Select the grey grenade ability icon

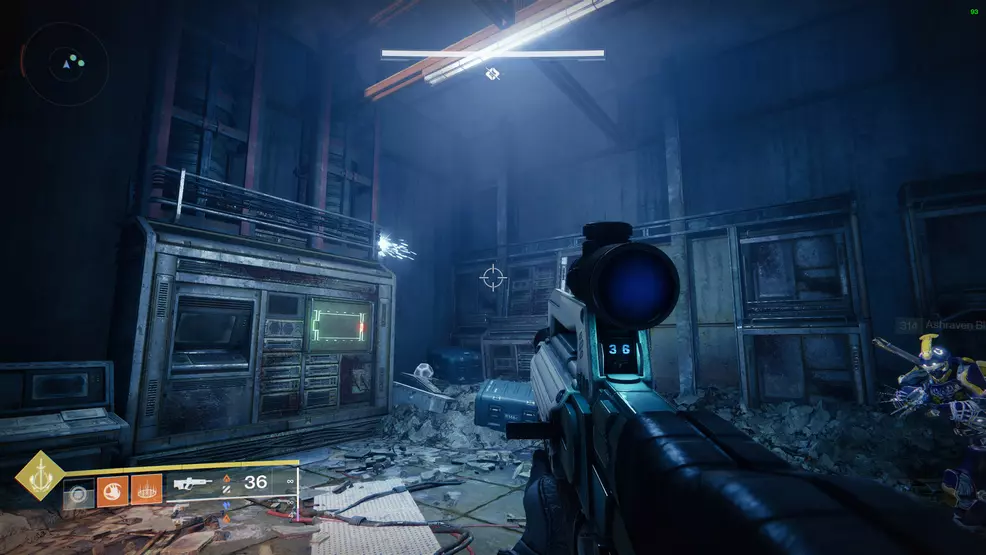point(78,492)
